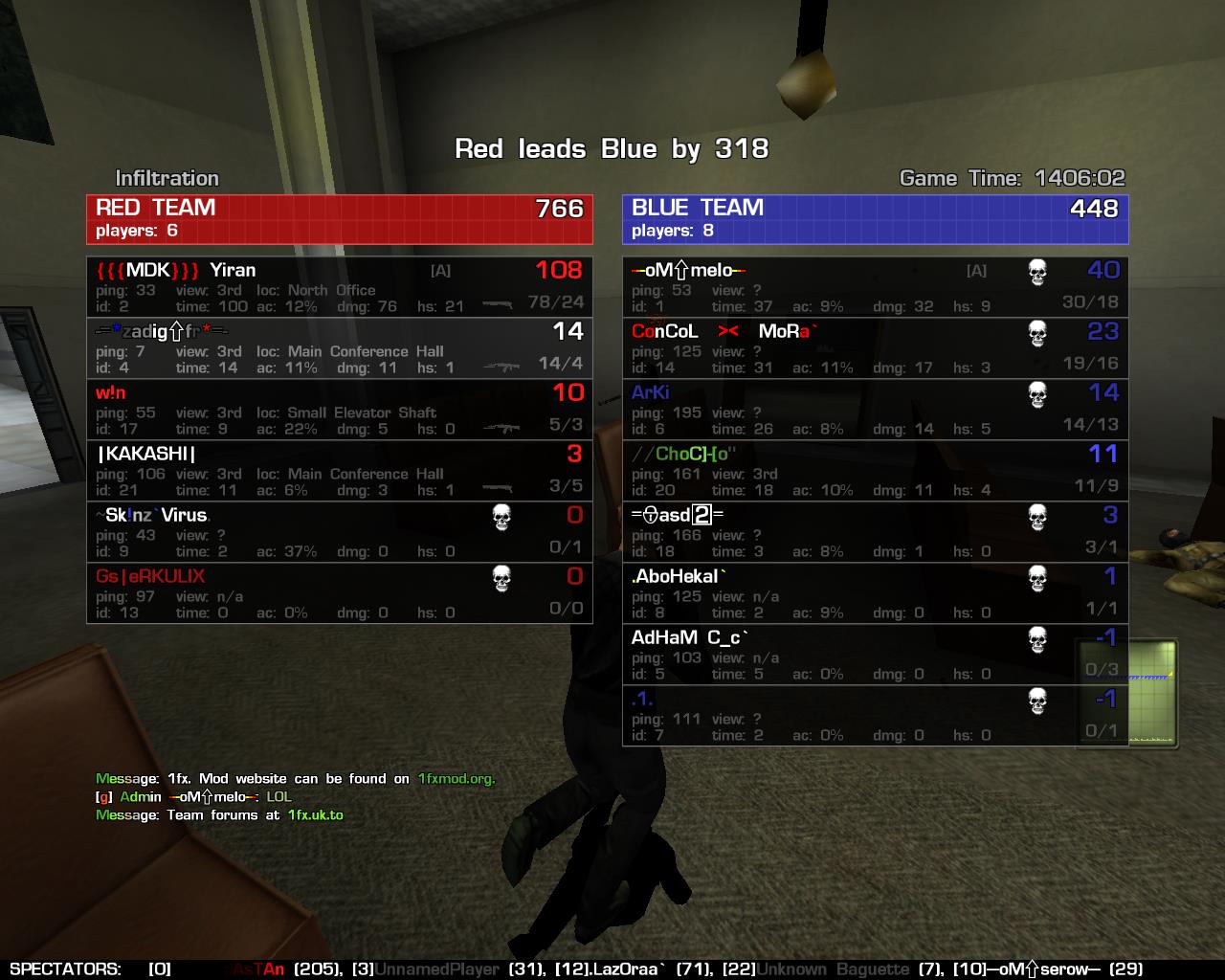Viewport: 1225px width, 980px height.
Task: Click the w!n scoreboard row
Action: (340, 410)
